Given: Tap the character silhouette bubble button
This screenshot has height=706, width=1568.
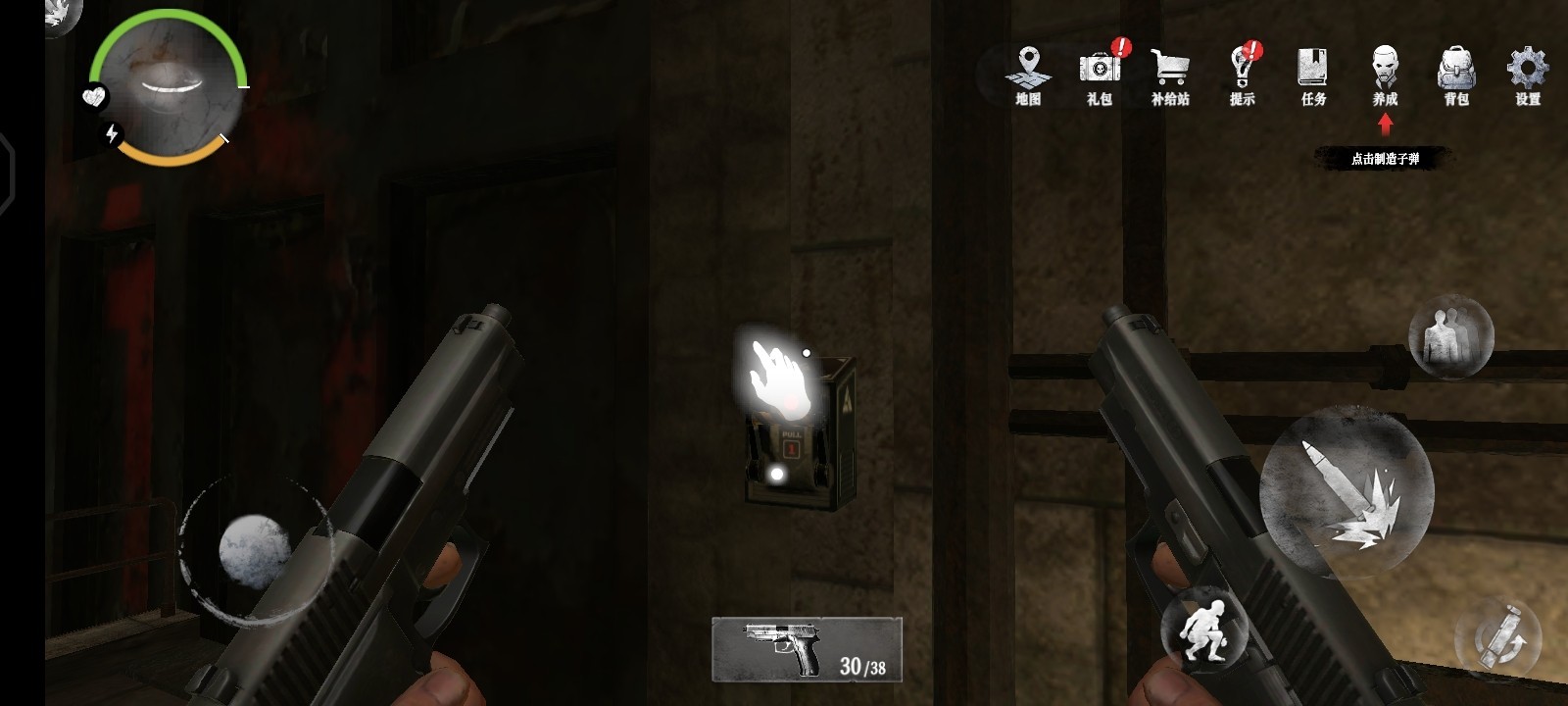Looking at the screenshot, I should click(1450, 336).
